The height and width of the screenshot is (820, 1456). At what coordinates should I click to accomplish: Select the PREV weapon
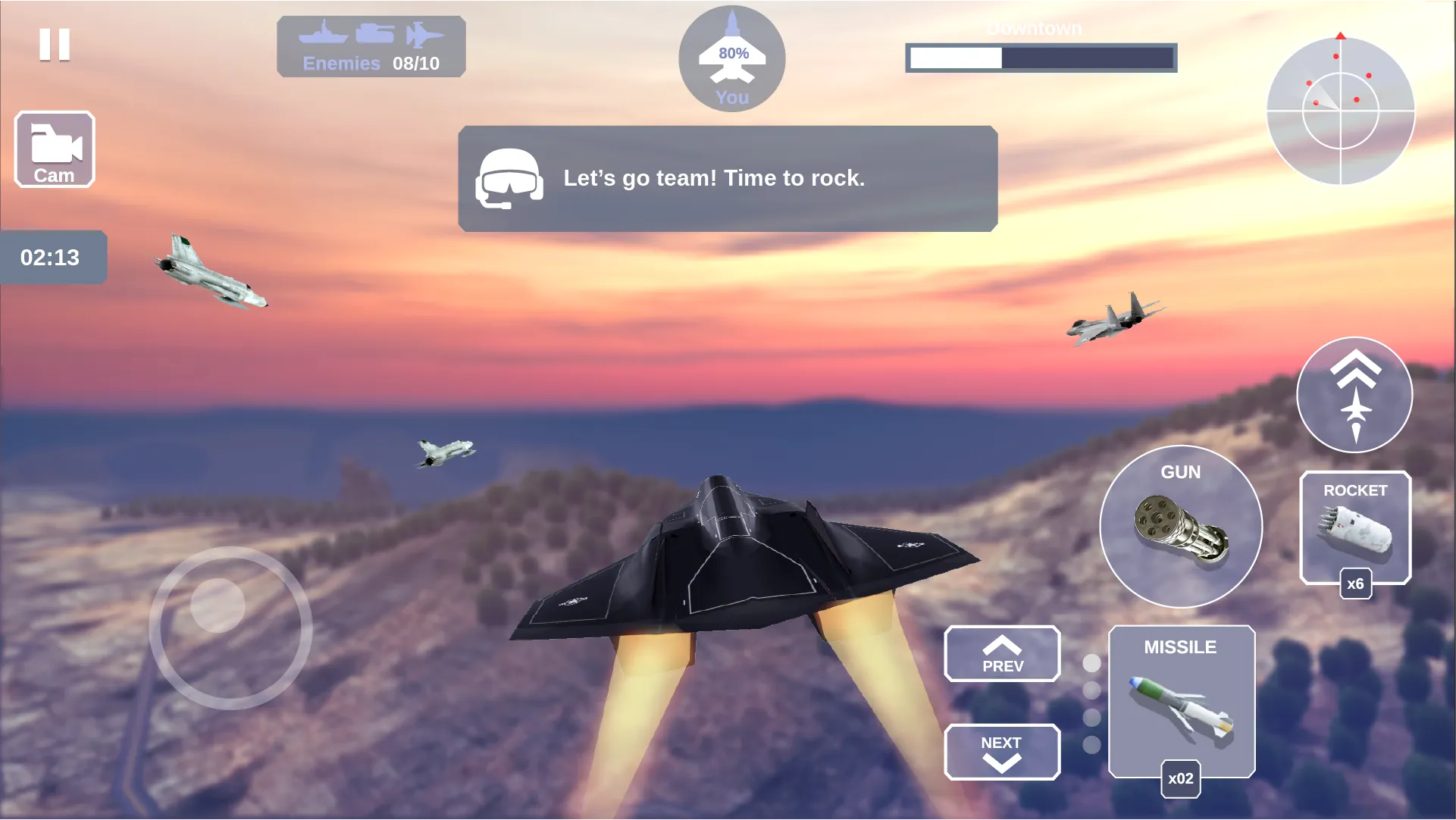pos(1002,654)
